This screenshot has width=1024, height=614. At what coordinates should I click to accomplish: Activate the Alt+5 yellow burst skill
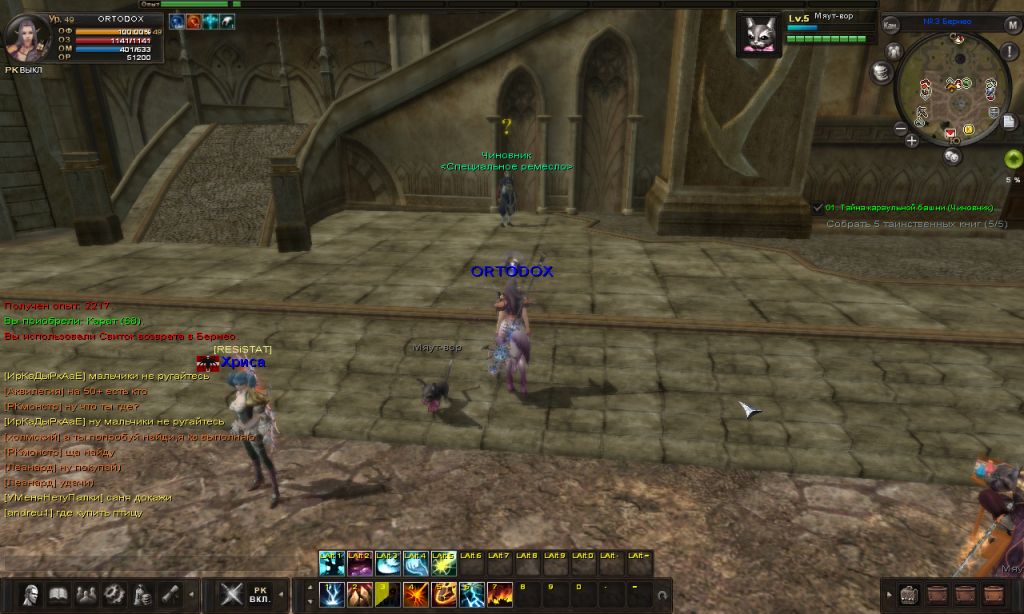[x=444, y=564]
